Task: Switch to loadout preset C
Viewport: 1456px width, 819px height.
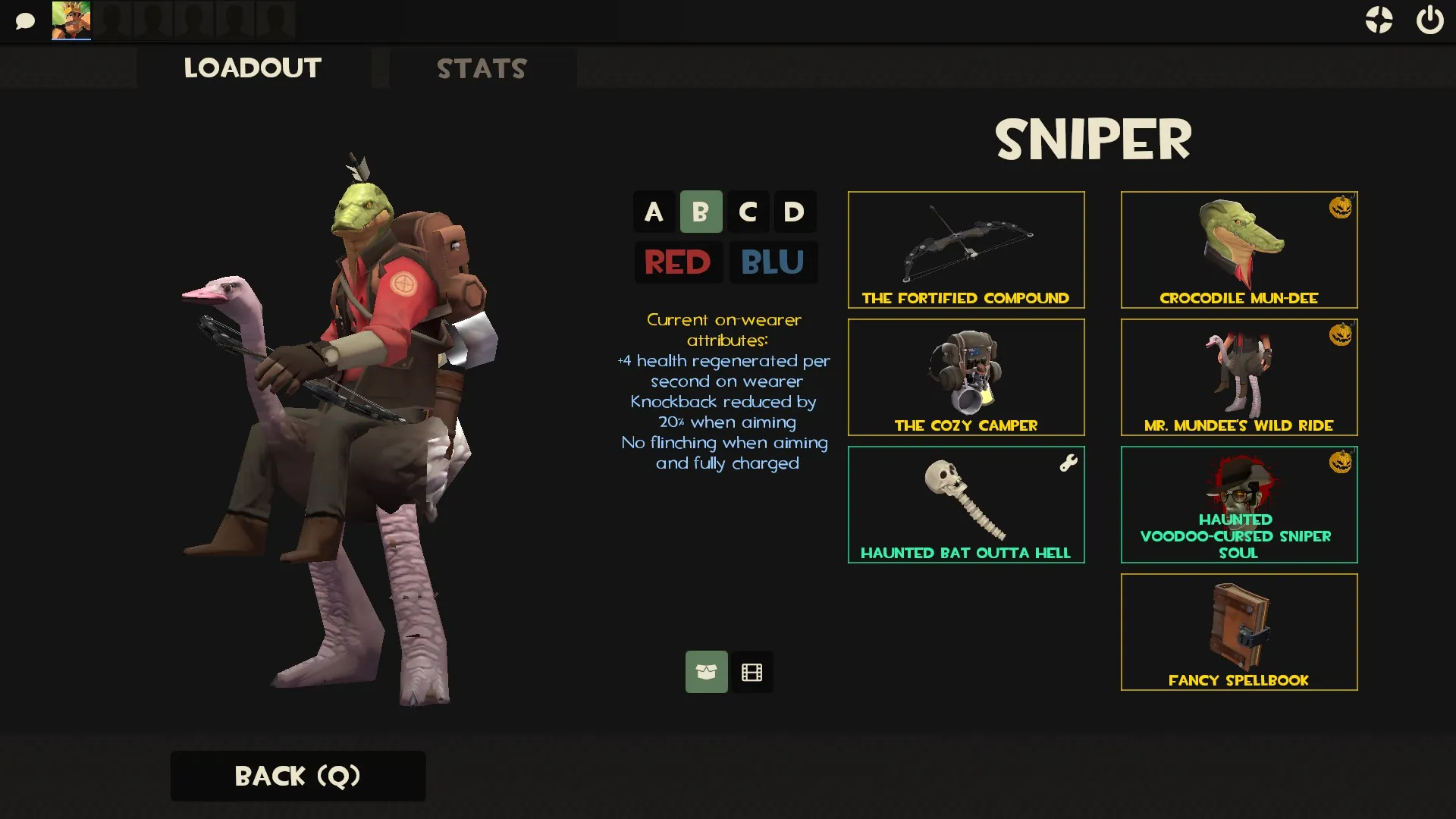Action: click(748, 212)
